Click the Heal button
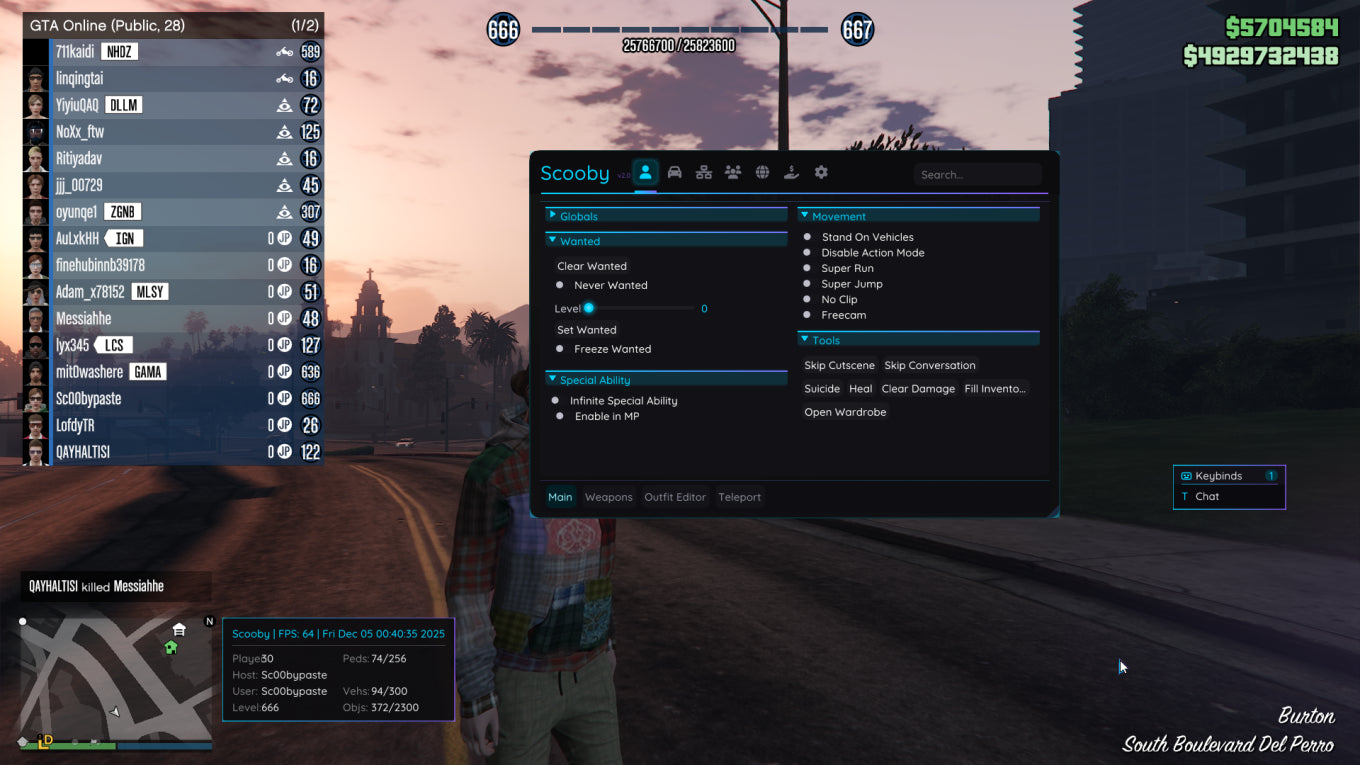Screen dimensions: 1360x765 (x=860, y=389)
